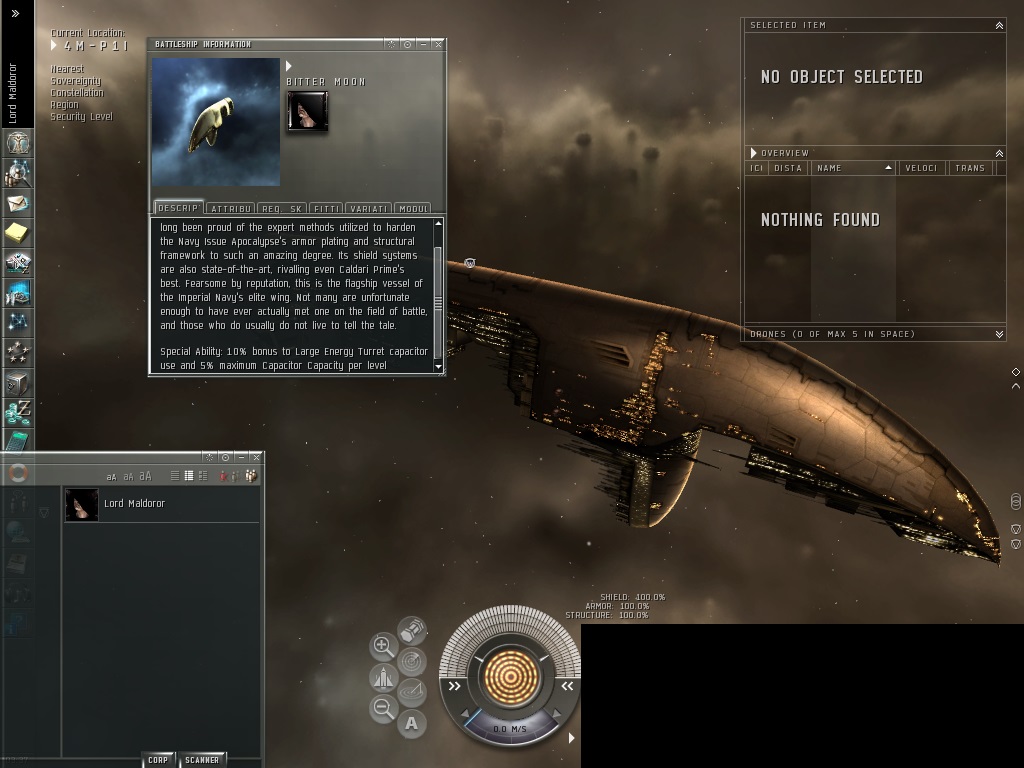The height and width of the screenshot is (768, 1024).
Task: Open the mail envelope icon
Action: [17, 203]
